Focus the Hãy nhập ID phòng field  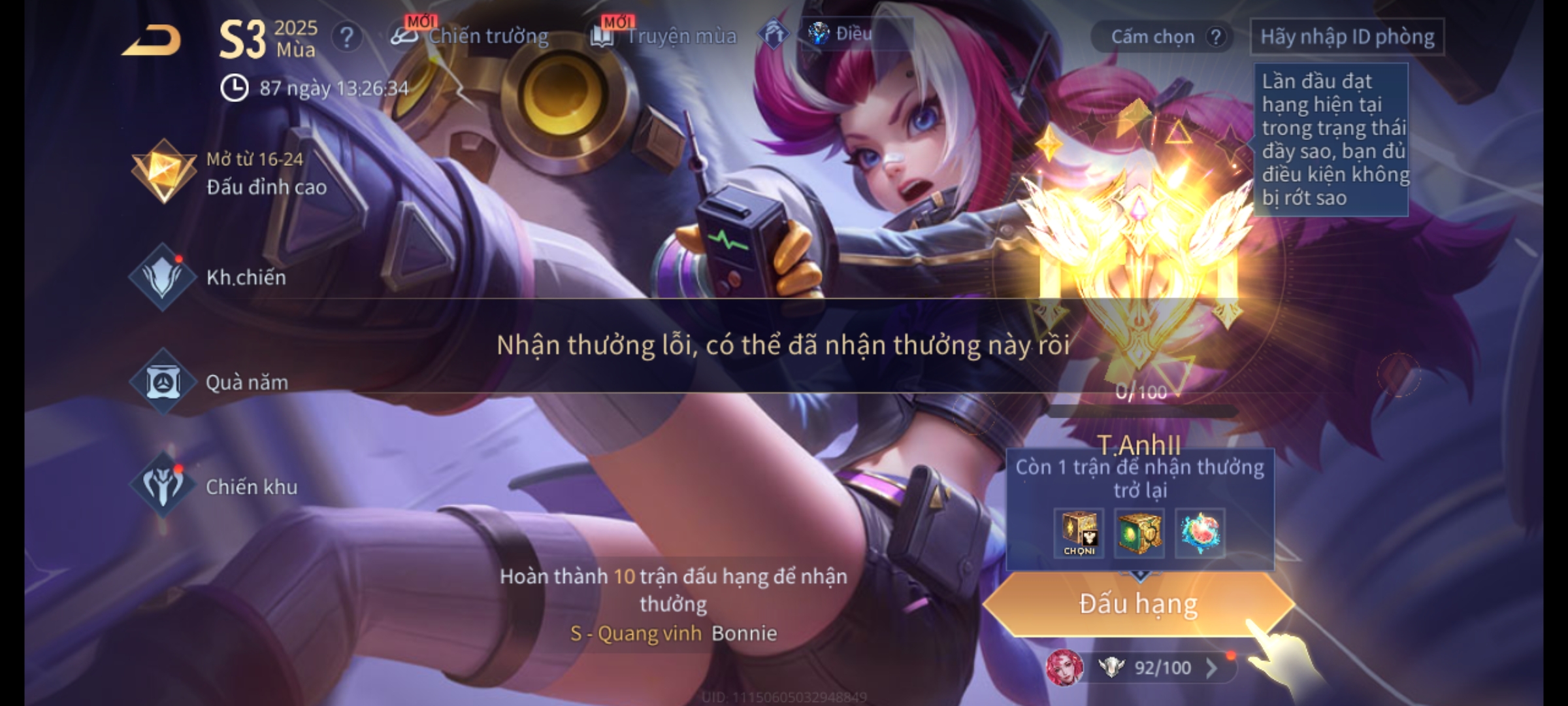1347,37
